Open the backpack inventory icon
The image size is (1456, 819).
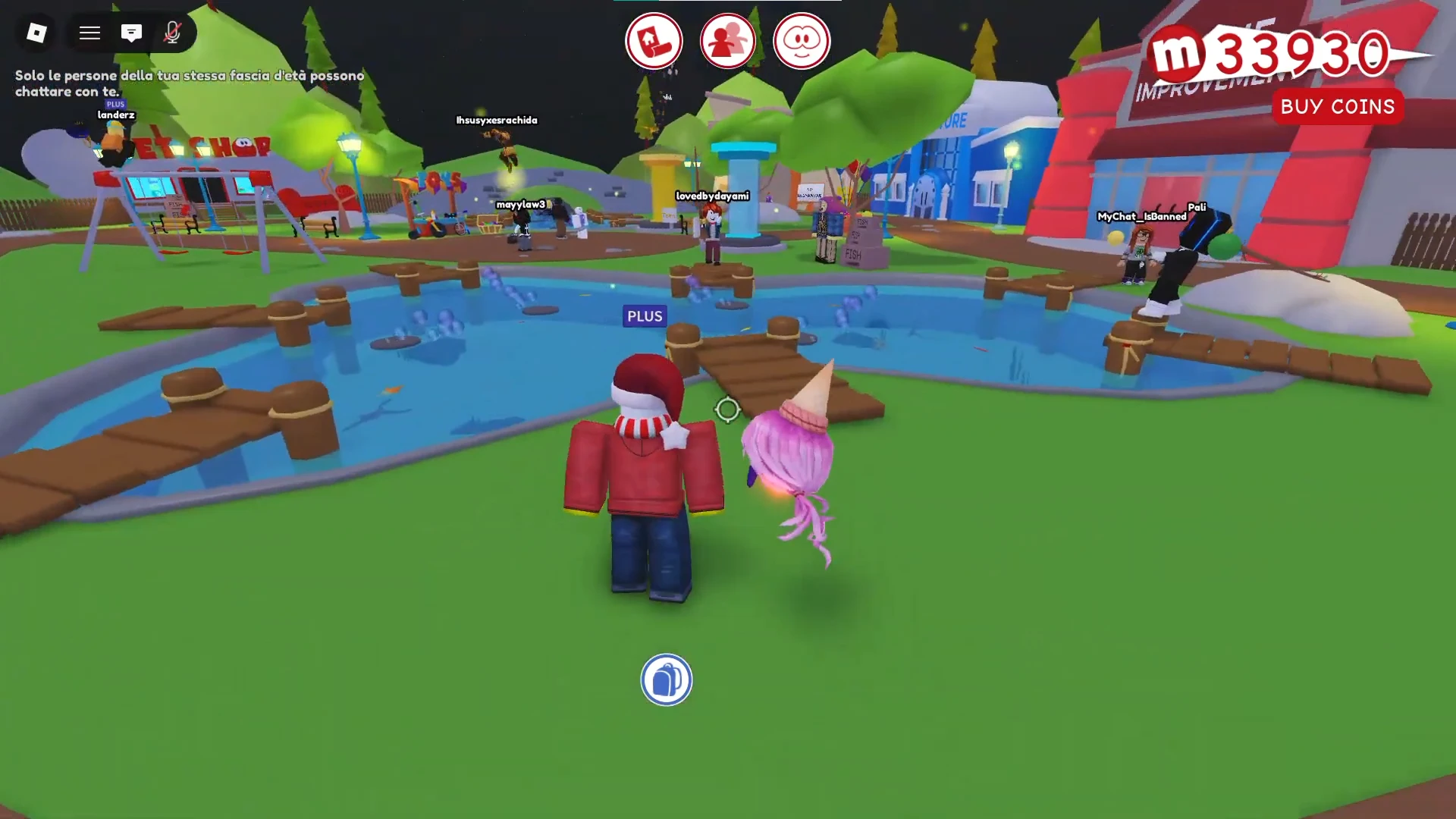(666, 680)
